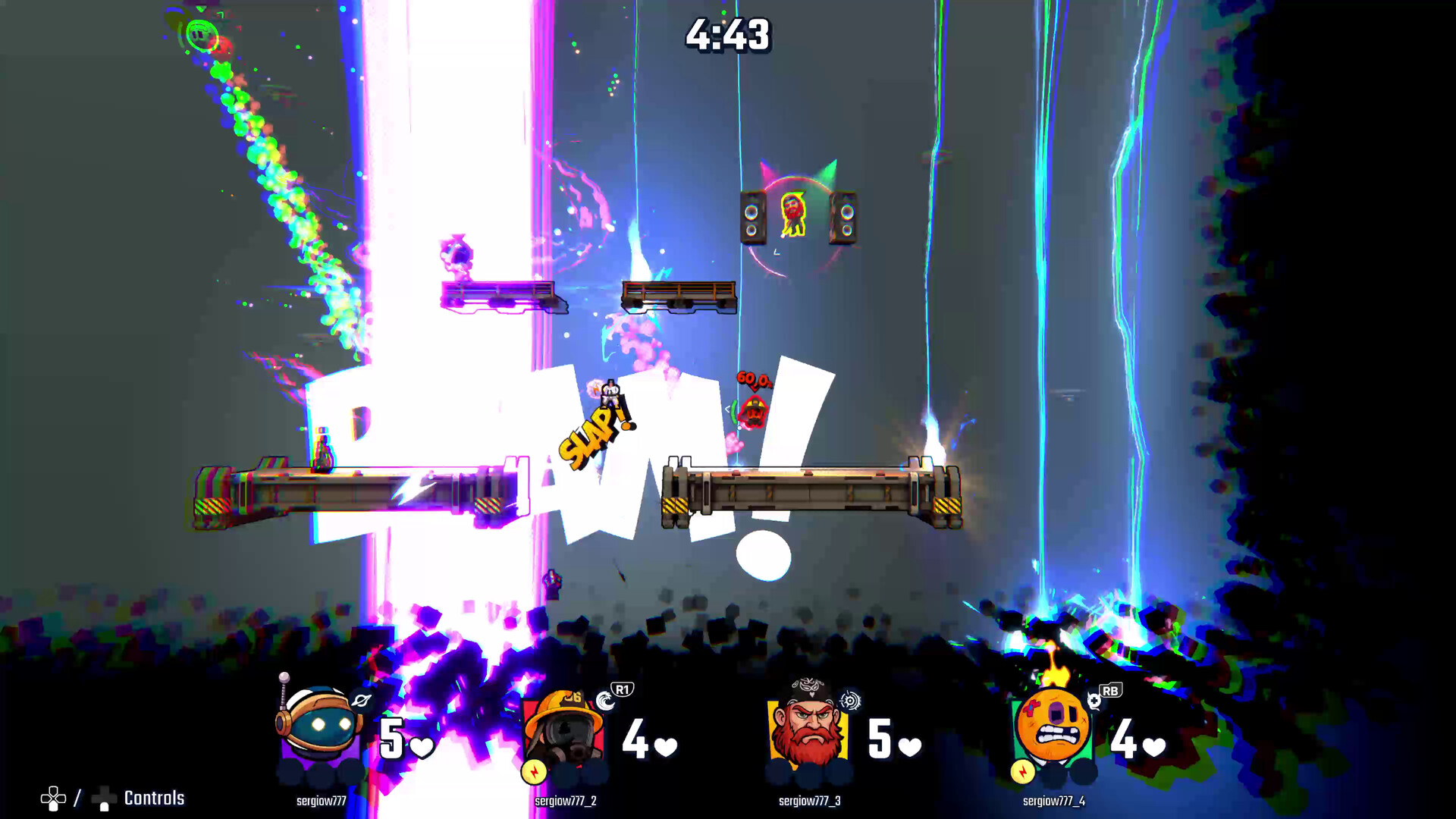Click the yellow lightning charge badge under sergiow777_2
The width and height of the screenshot is (1456, 819).
[x=533, y=773]
